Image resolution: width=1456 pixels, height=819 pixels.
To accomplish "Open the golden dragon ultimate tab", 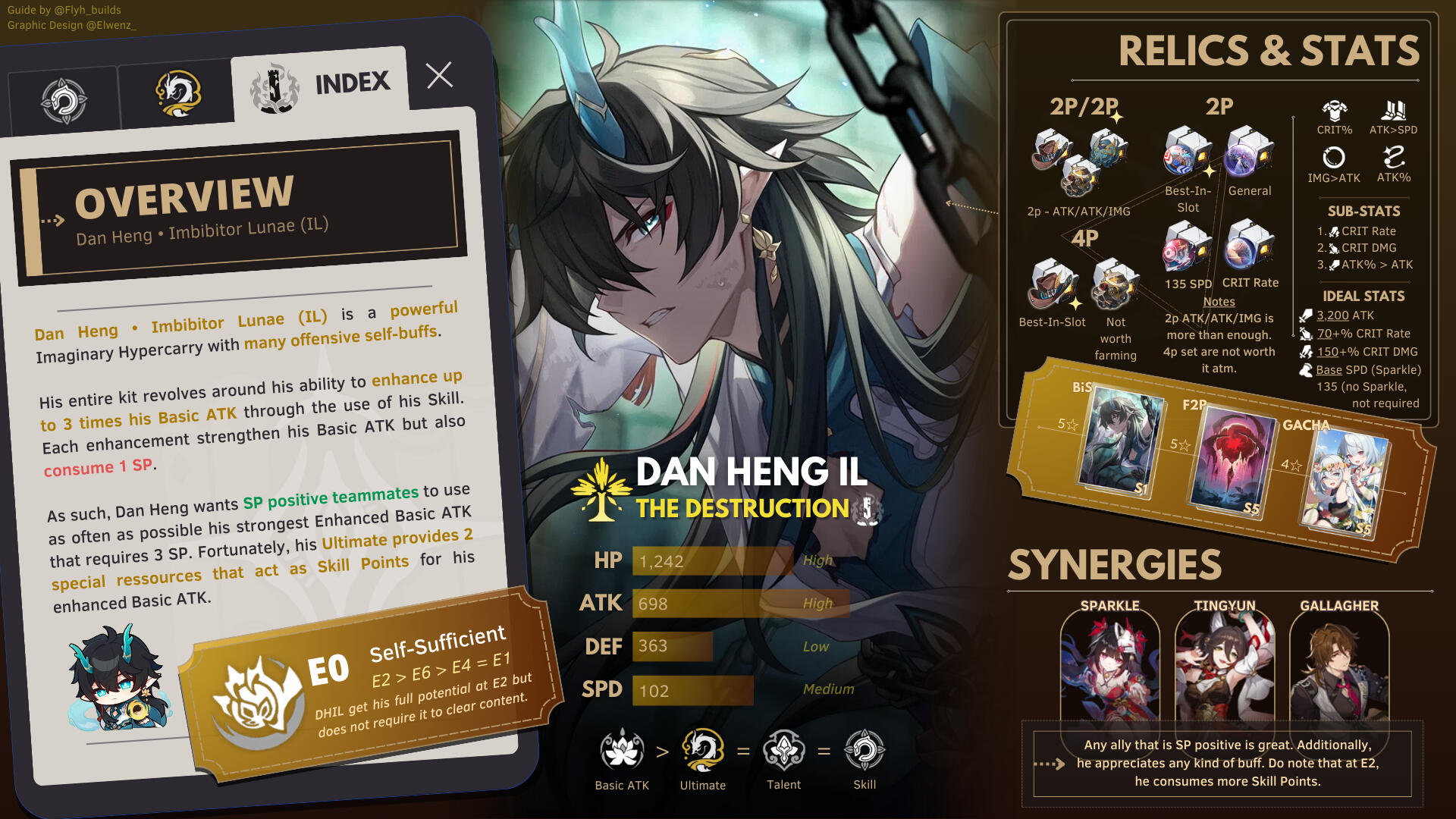I will [178, 94].
